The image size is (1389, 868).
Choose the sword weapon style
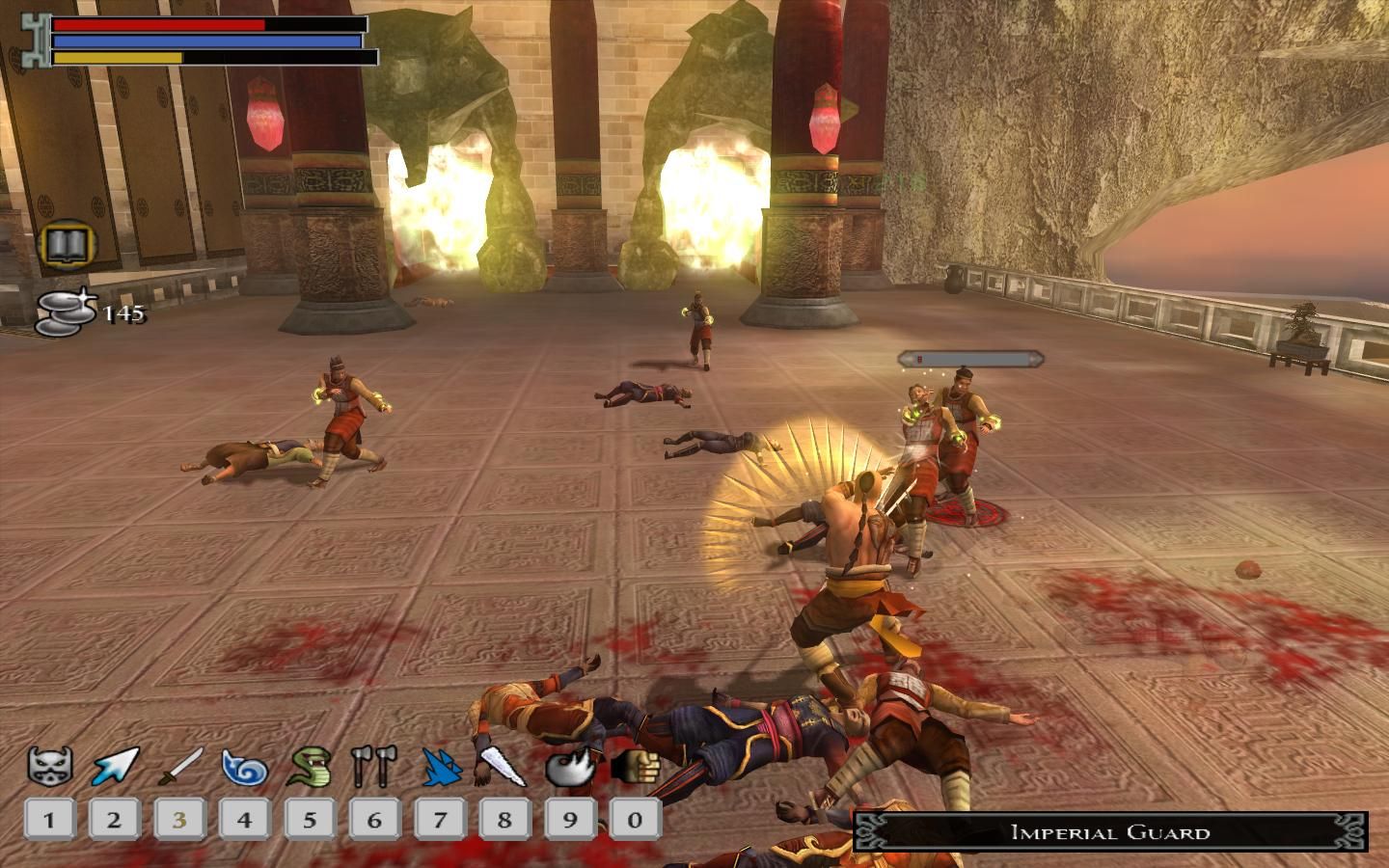coord(179,768)
